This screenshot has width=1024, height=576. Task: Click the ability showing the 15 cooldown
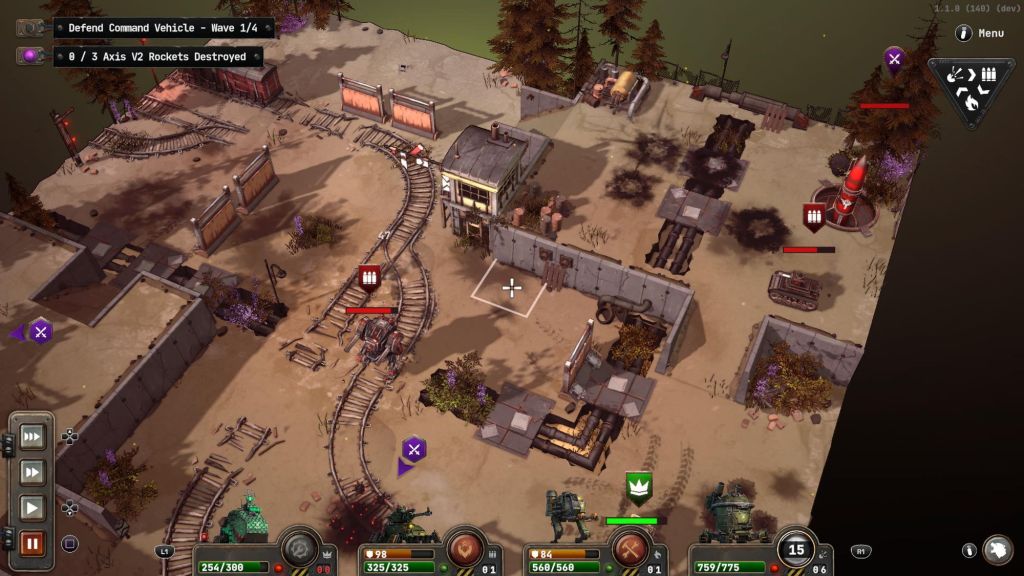tap(796, 548)
